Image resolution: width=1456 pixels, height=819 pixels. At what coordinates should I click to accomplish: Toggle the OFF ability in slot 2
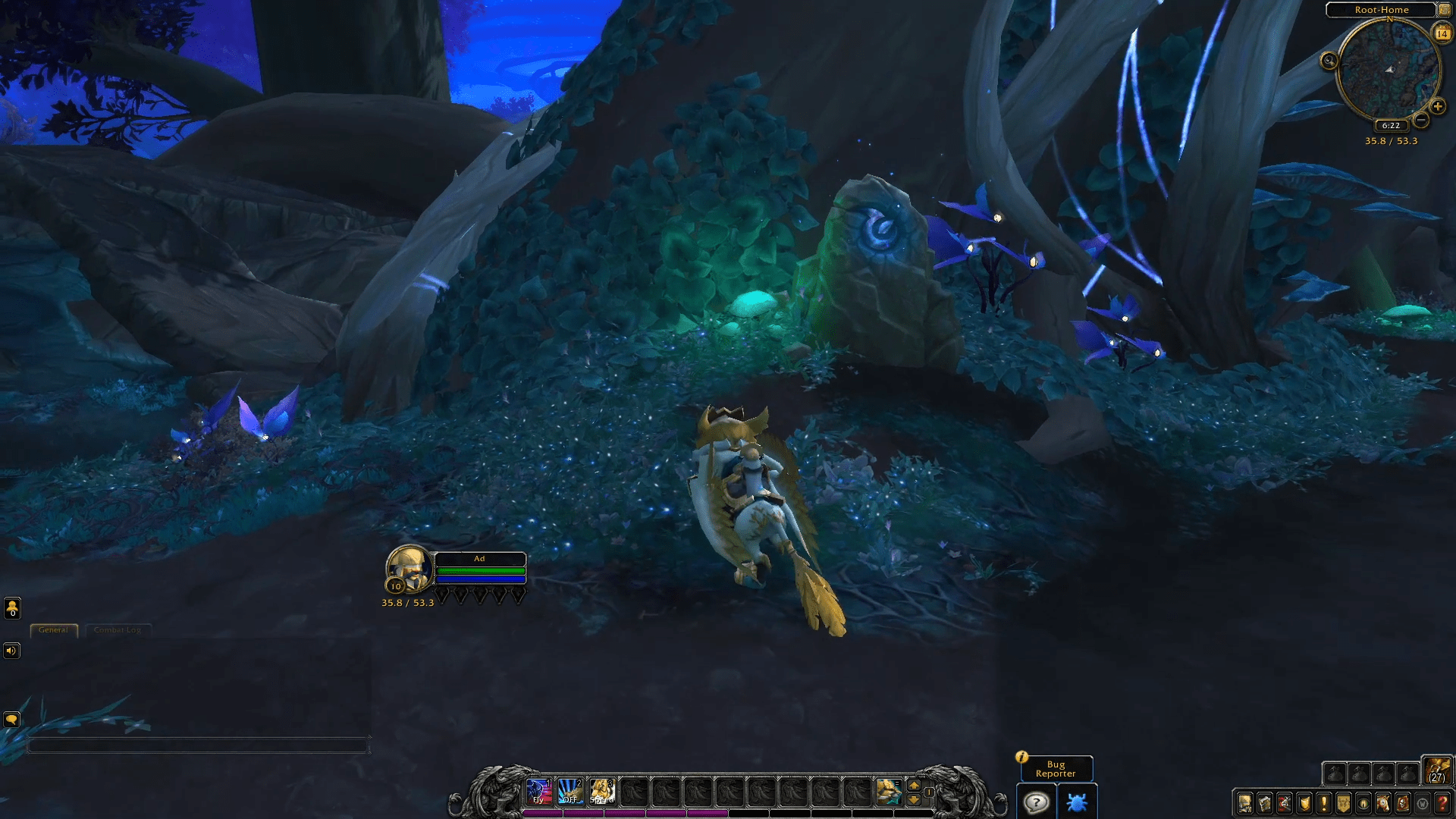click(570, 791)
